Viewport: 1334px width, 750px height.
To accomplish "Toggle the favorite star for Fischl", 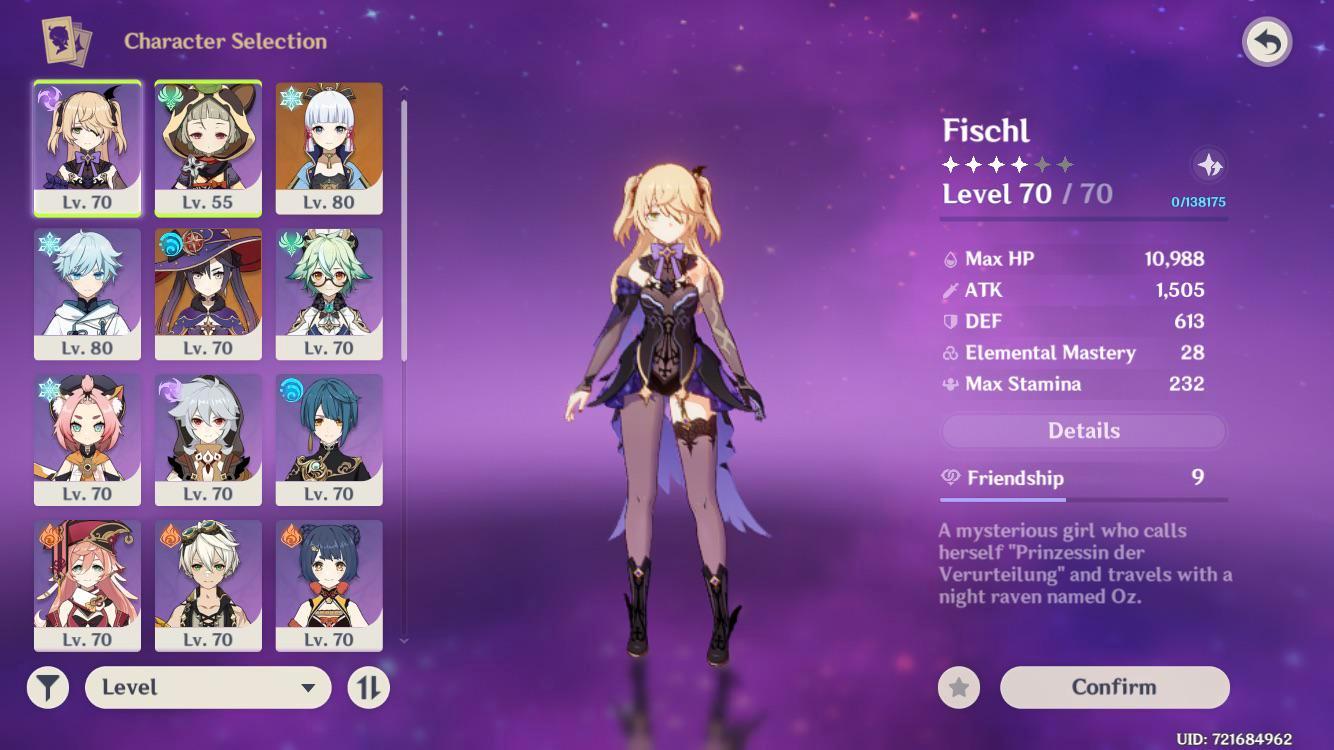I will coord(959,687).
